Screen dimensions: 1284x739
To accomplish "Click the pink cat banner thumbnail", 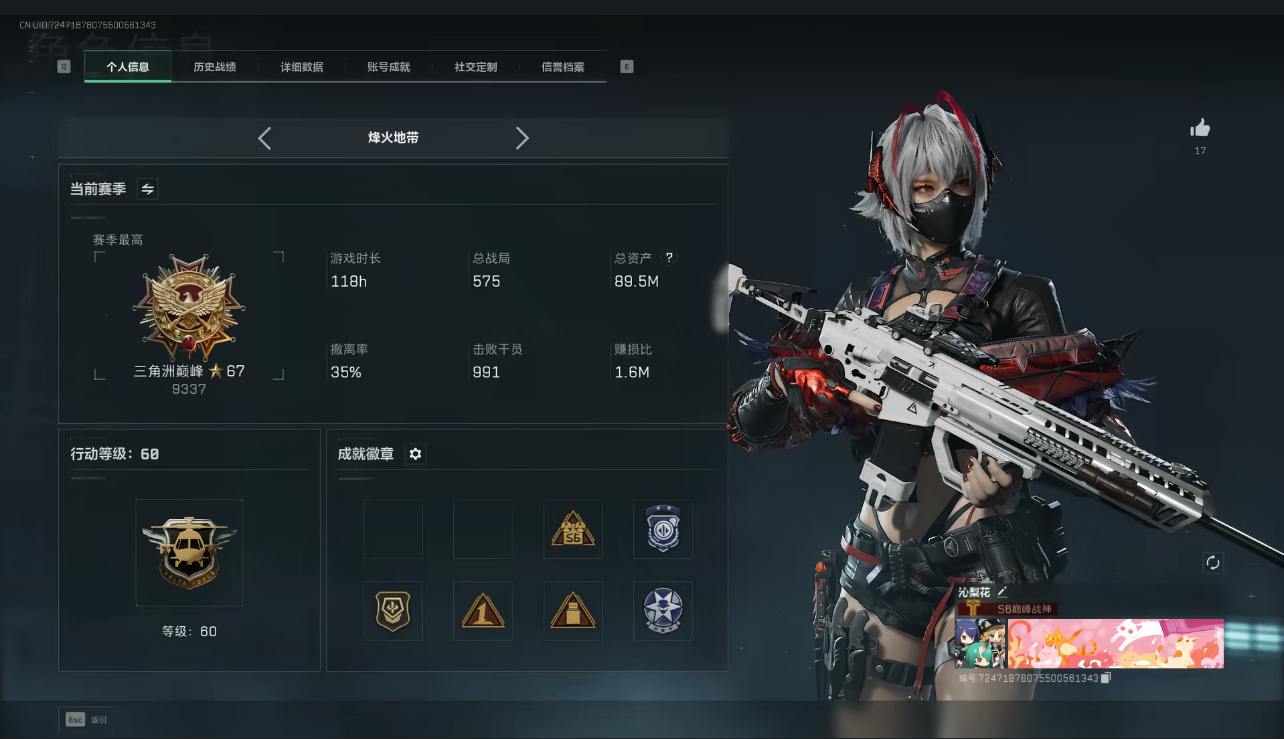I will click(1115, 643).
